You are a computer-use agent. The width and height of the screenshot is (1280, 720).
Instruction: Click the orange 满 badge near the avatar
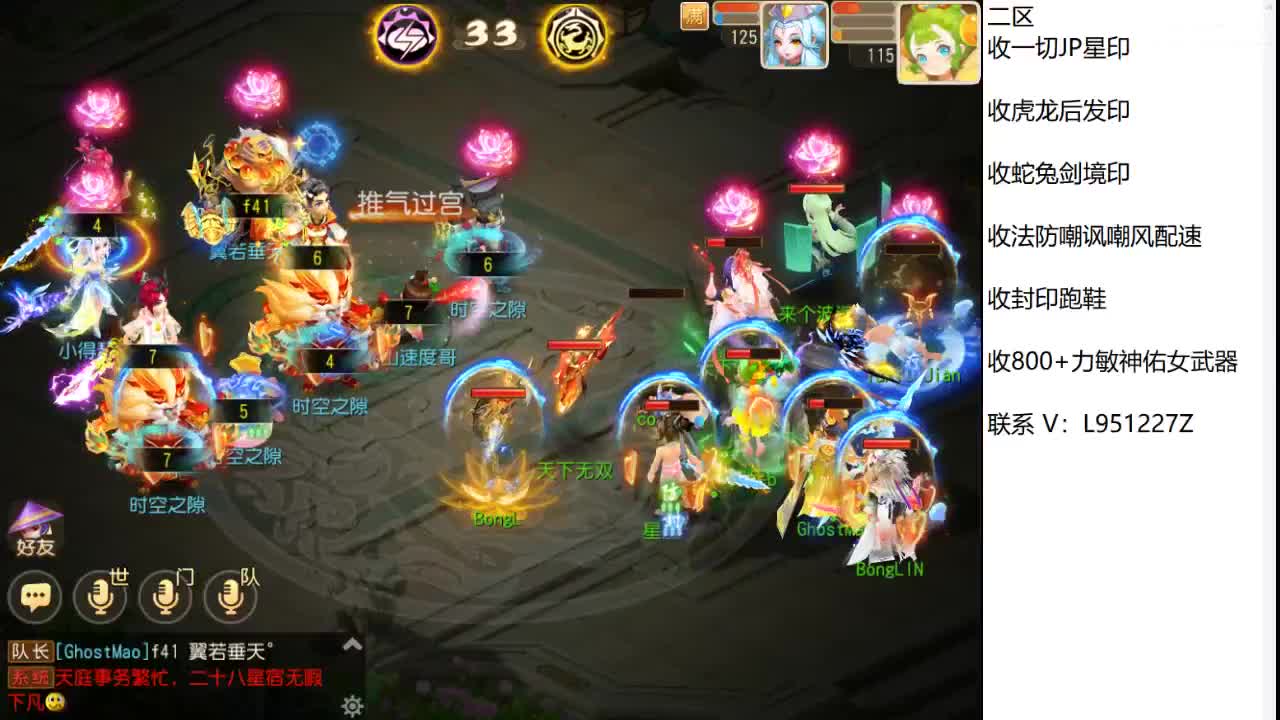click(x=696, y=17)
